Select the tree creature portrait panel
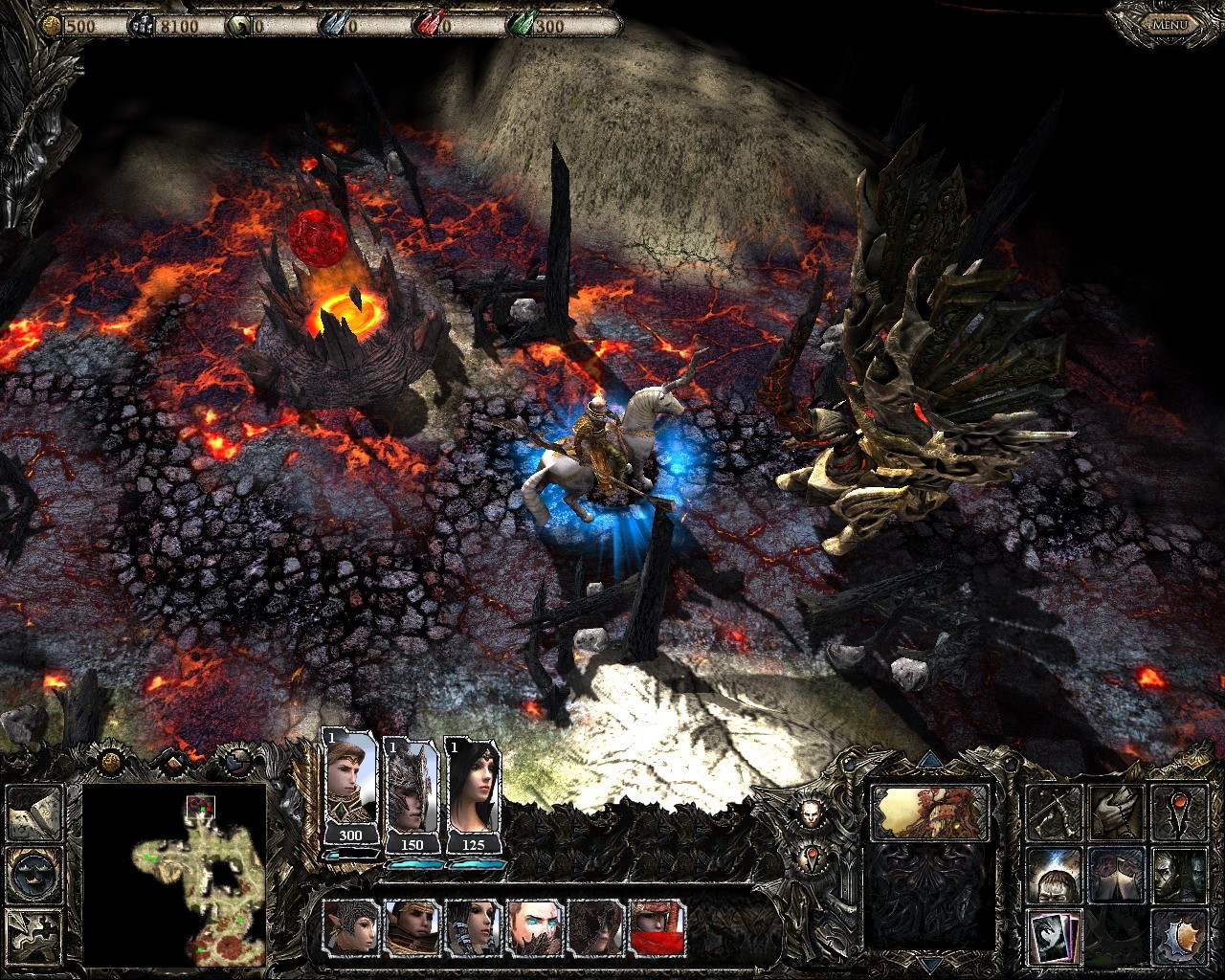Screen dimensions: 1225x980 click(927, 812)
